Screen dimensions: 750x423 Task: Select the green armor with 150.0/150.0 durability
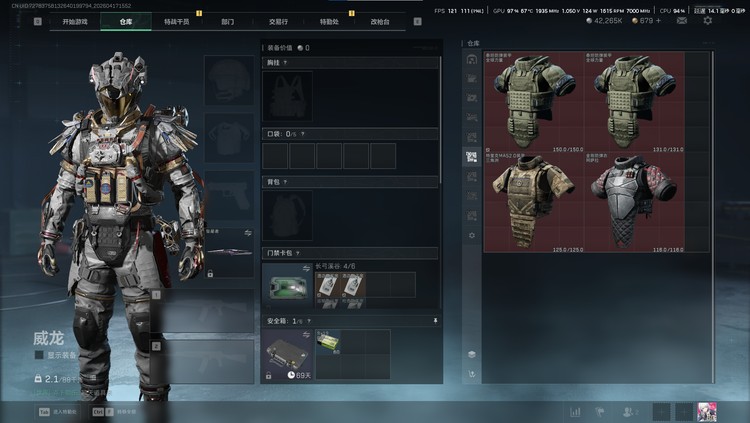[x=532, y=101]
